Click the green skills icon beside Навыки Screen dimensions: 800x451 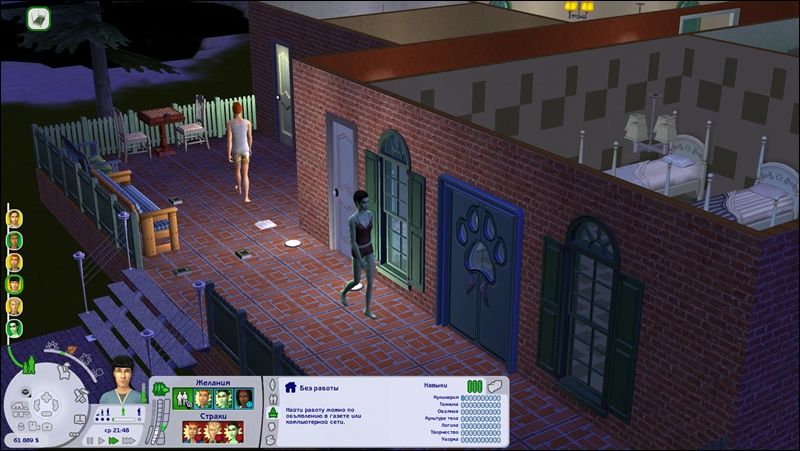click(474, 385)
